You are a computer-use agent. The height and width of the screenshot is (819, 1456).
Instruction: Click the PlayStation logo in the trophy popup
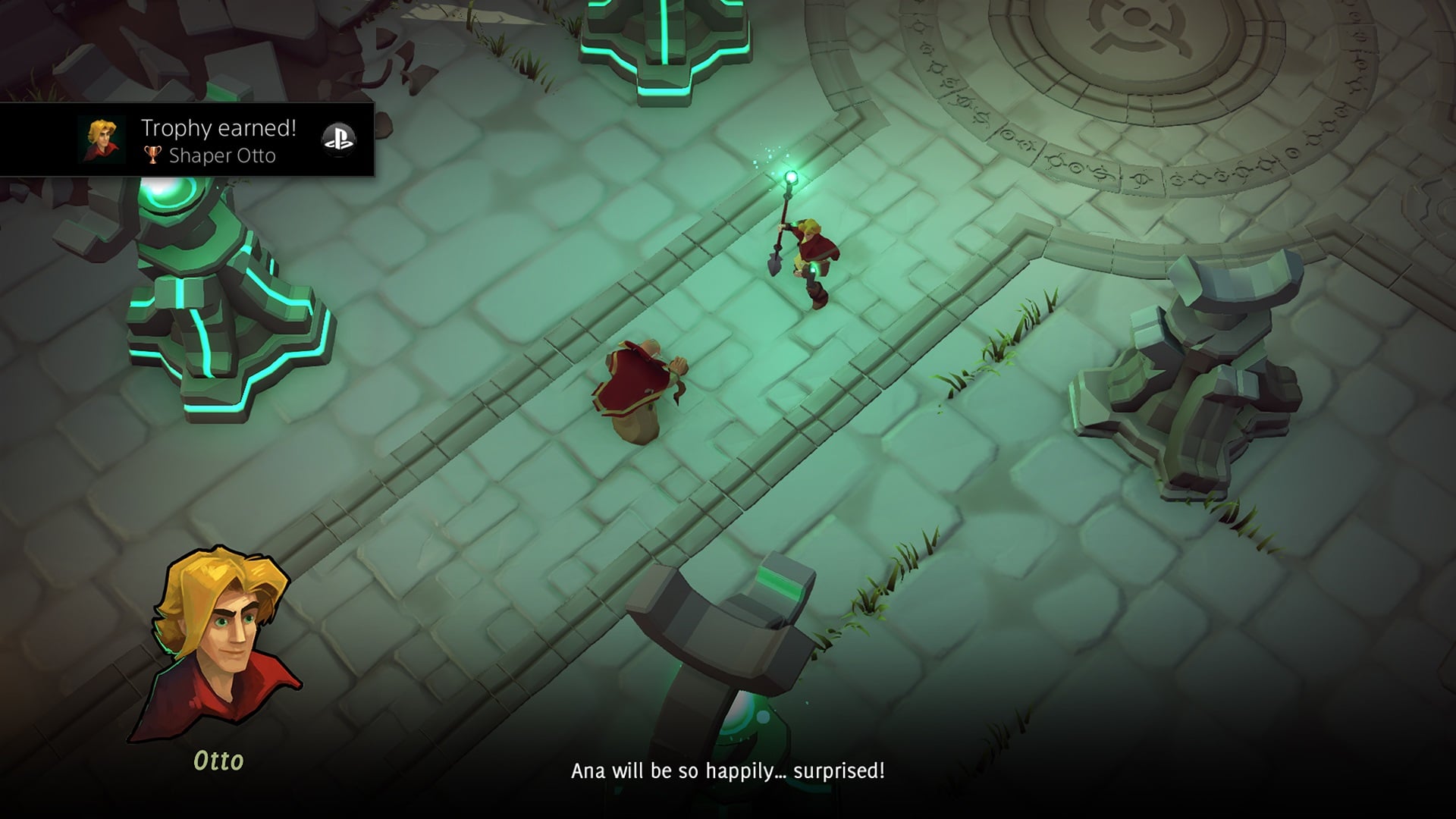pyautogui.click(x=338, y=139)
